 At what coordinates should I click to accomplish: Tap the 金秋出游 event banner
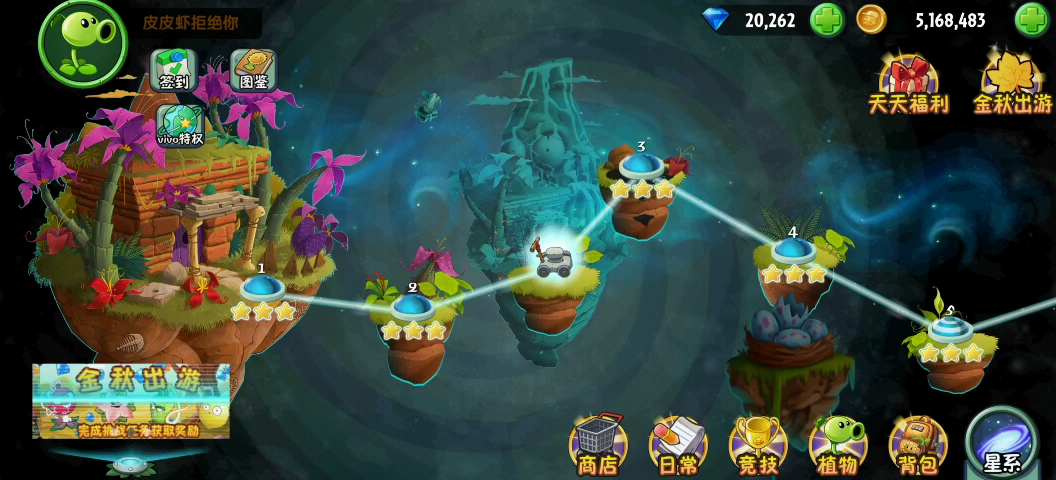[x=131, y=401]
